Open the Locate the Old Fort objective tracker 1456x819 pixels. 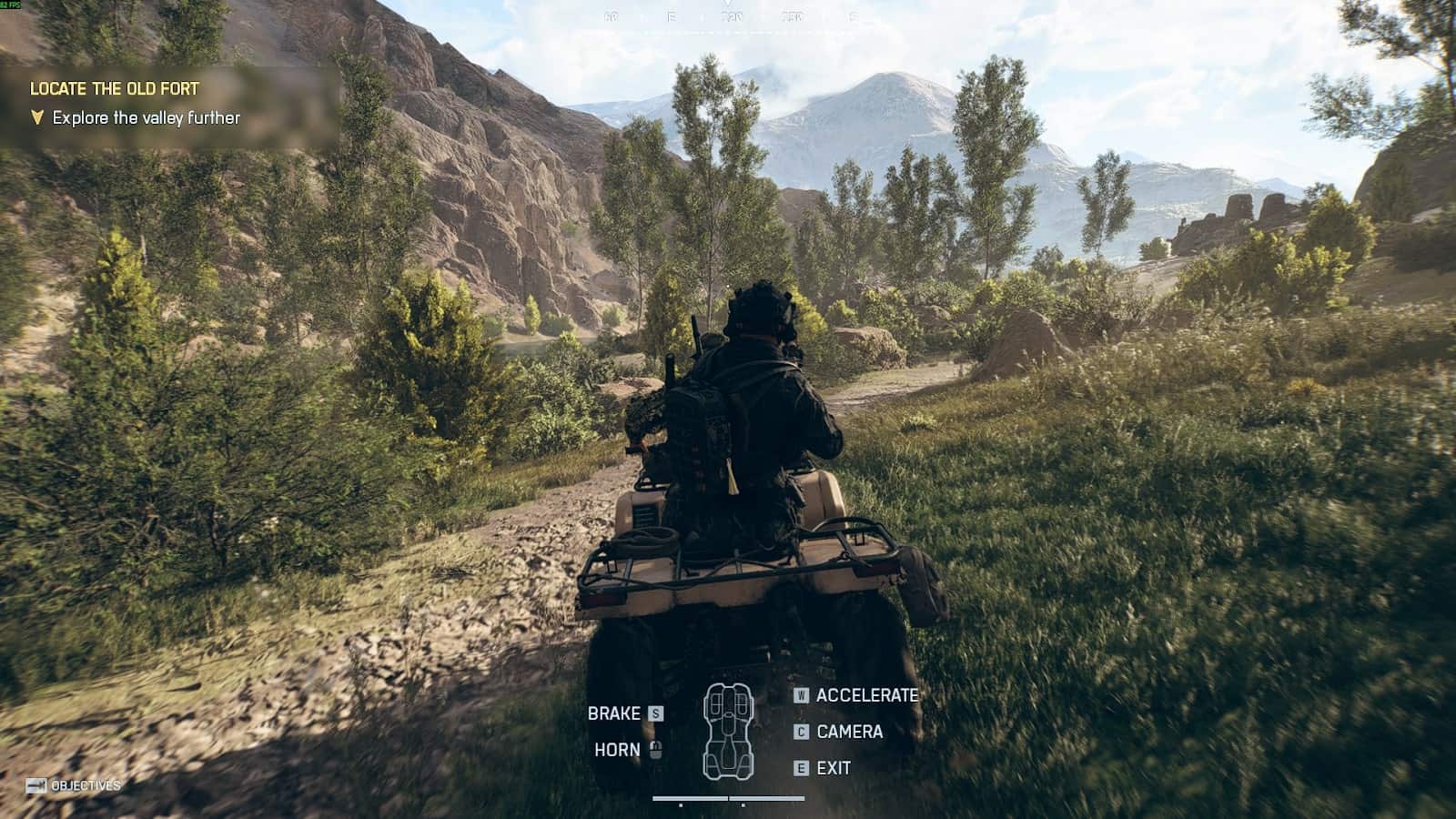tap(115, 89)
